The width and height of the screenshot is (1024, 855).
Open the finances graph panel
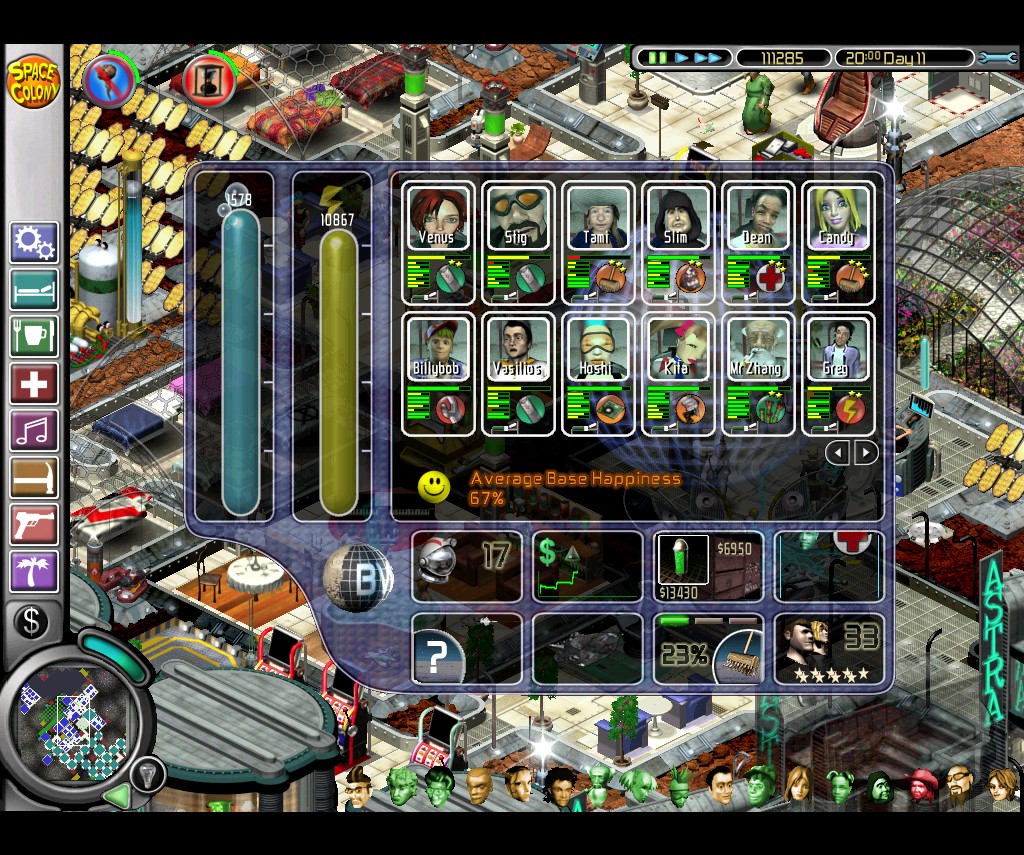(x=587, y=567)
